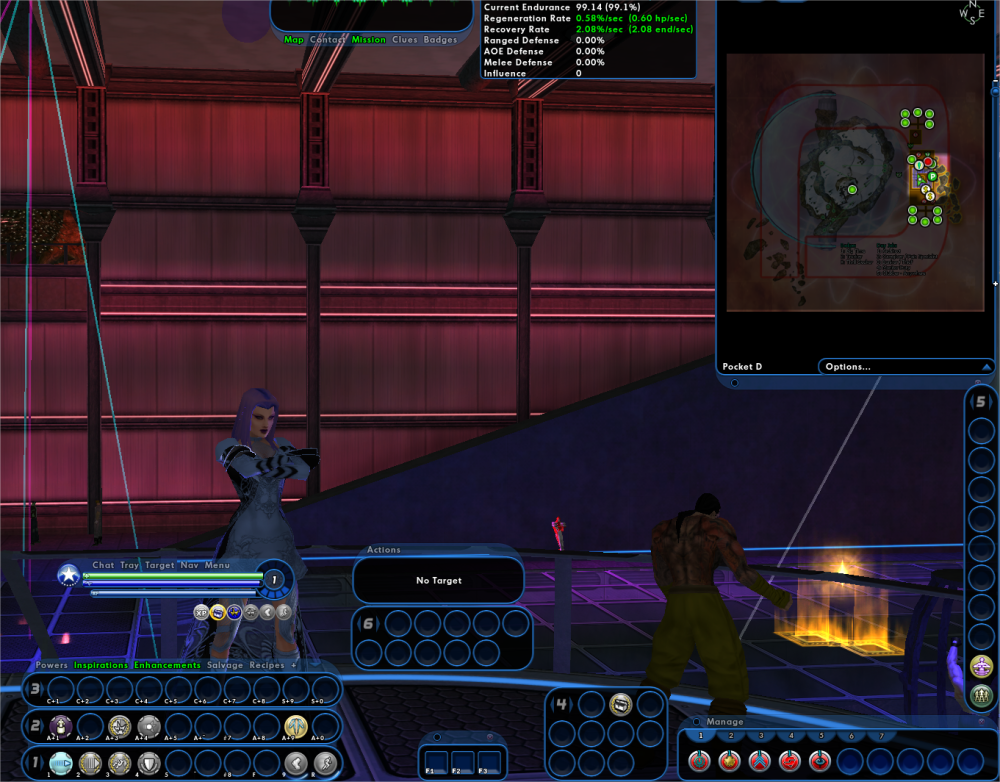The height and width of the screenshot is (782, 1000).
Task: Open the Badges tab
Action: 440,40
